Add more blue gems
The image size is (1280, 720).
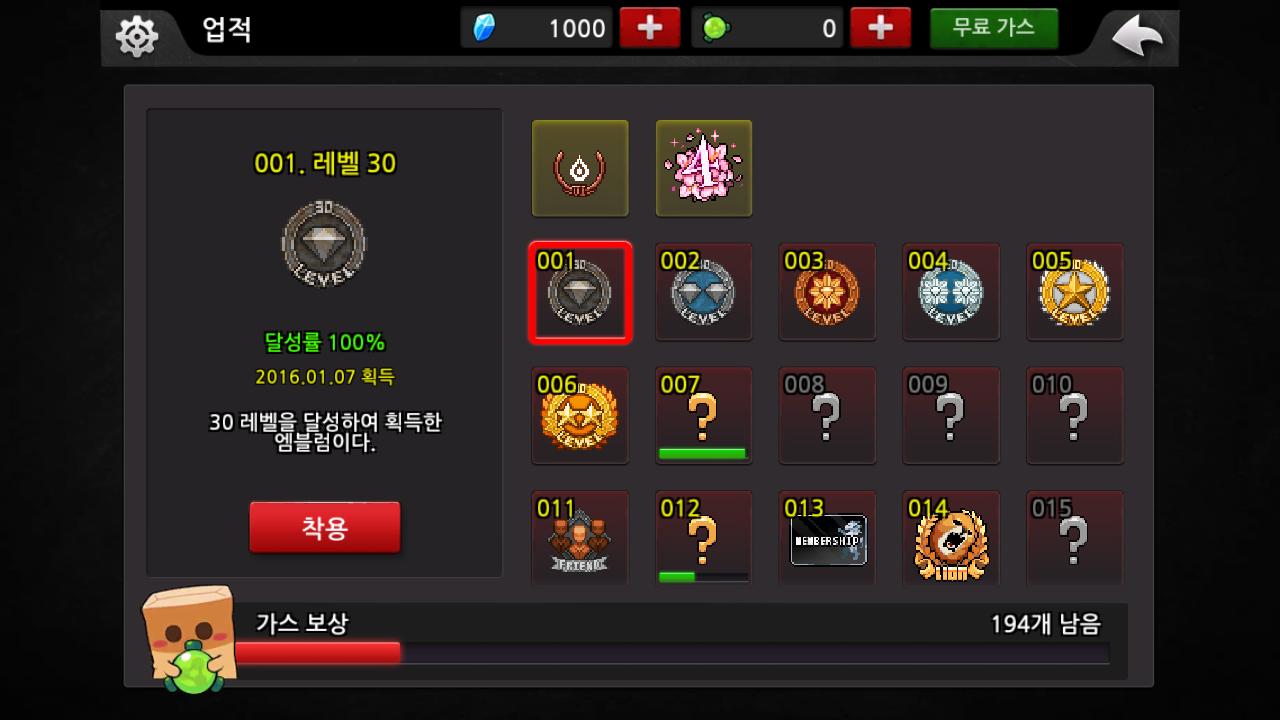tap(650, 28)
